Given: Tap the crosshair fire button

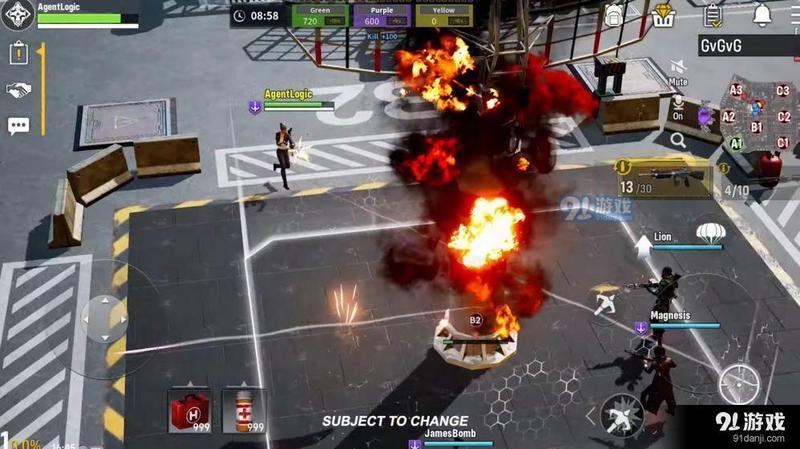Looking at the screenshot, I should pos(738,383).
